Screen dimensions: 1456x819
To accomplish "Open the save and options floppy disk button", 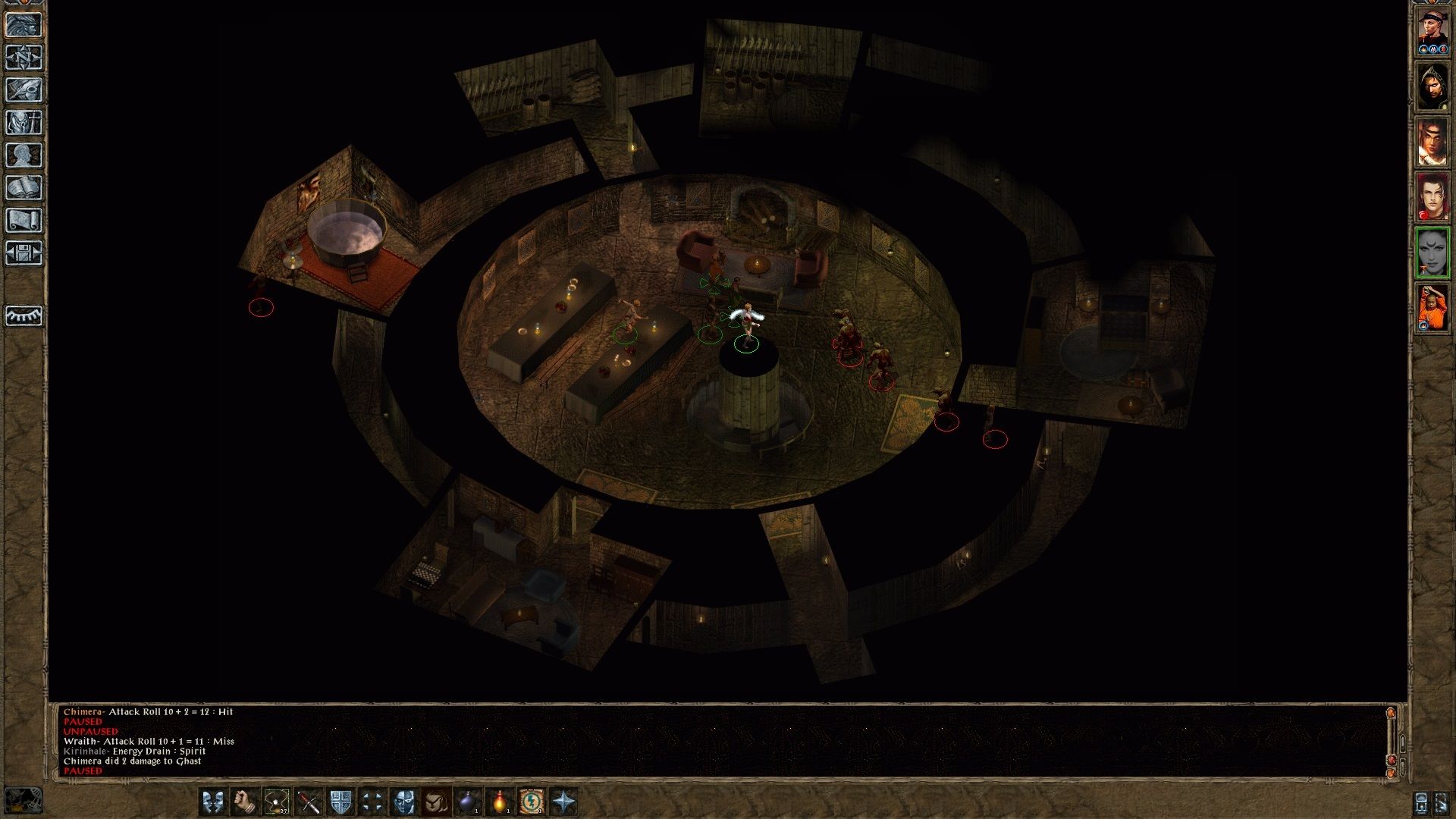I will tap(24, 253).
